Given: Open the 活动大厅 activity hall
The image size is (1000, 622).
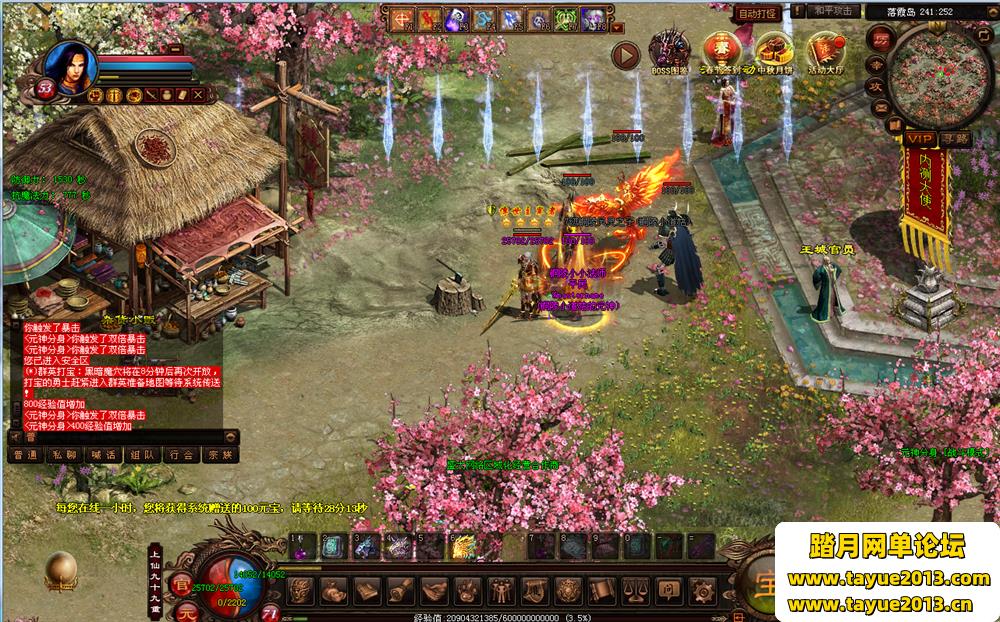Looking at the screenshot, I should (x=825, y=50).
